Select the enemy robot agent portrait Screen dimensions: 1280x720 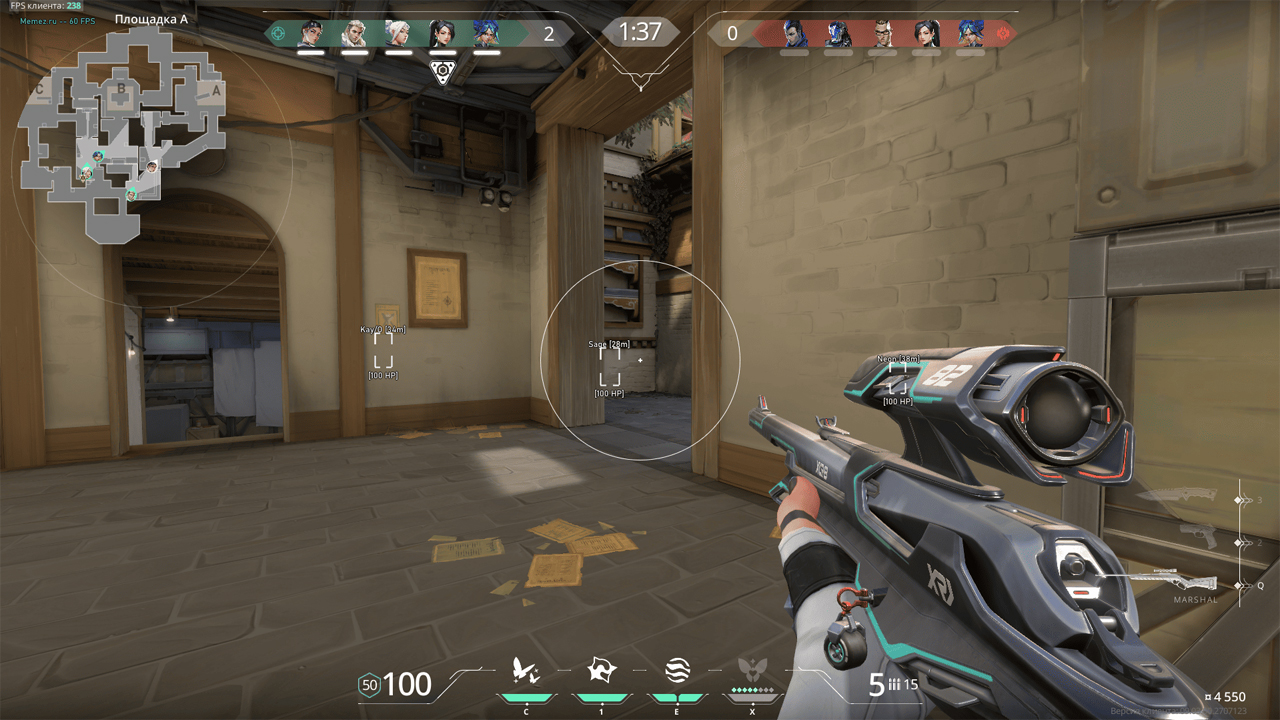click(838, 34)
